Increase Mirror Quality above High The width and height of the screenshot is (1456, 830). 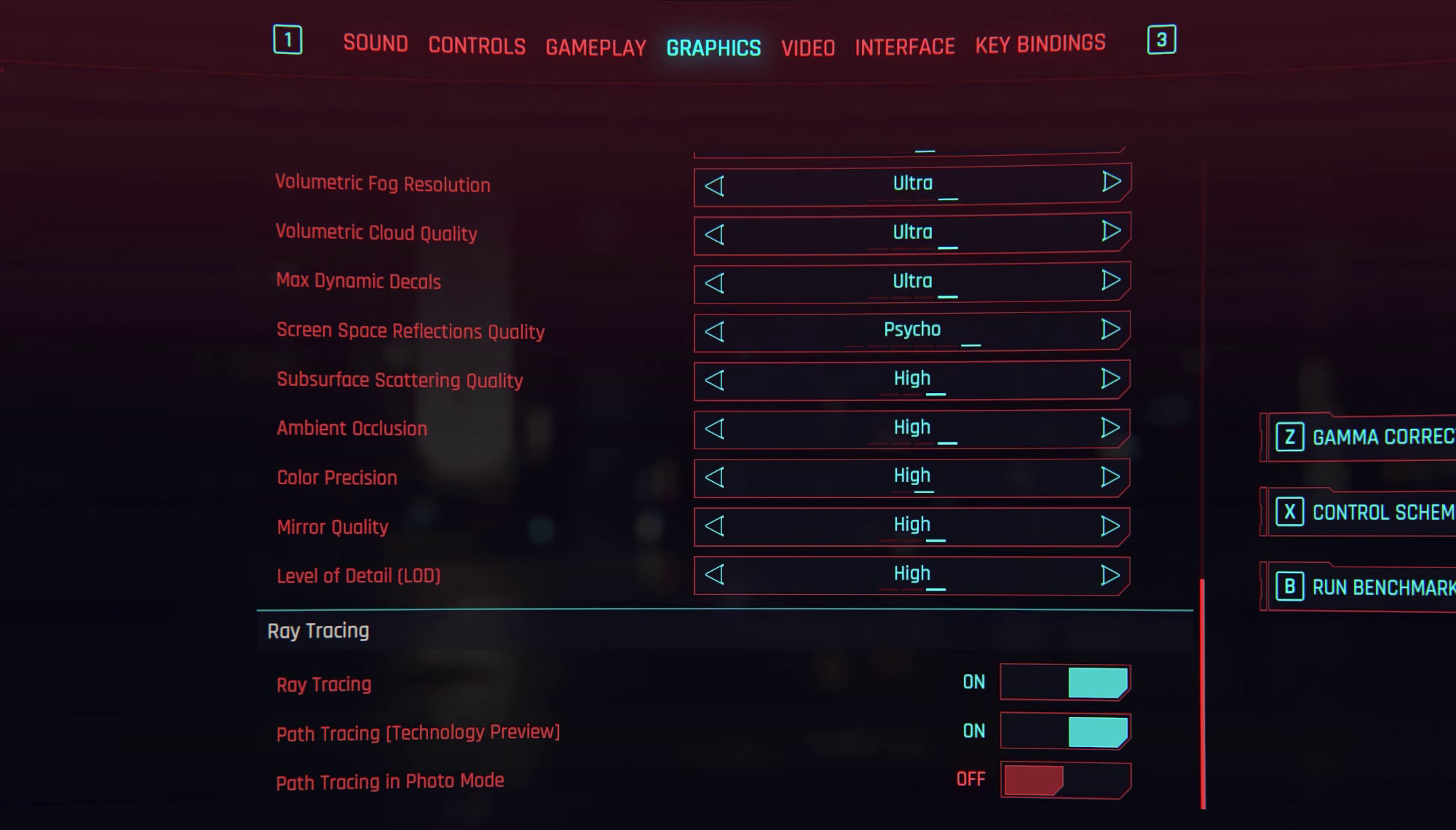(1112, 525)
